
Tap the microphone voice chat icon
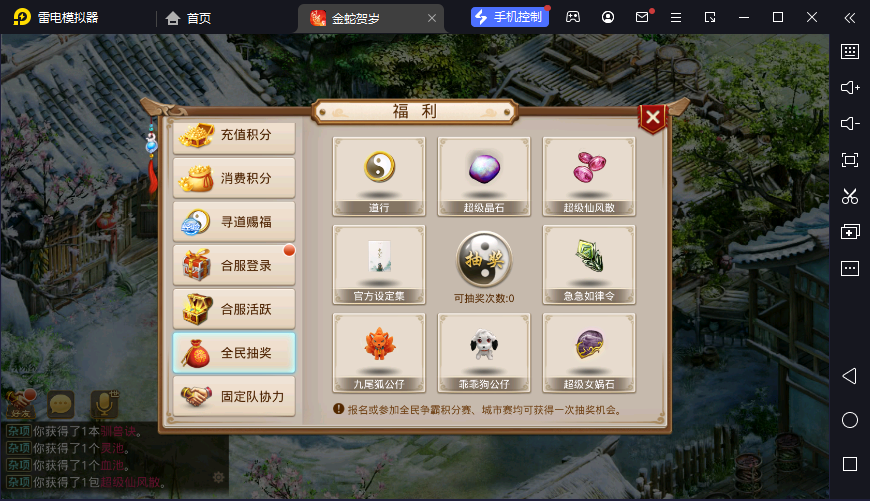pos(104,403)
